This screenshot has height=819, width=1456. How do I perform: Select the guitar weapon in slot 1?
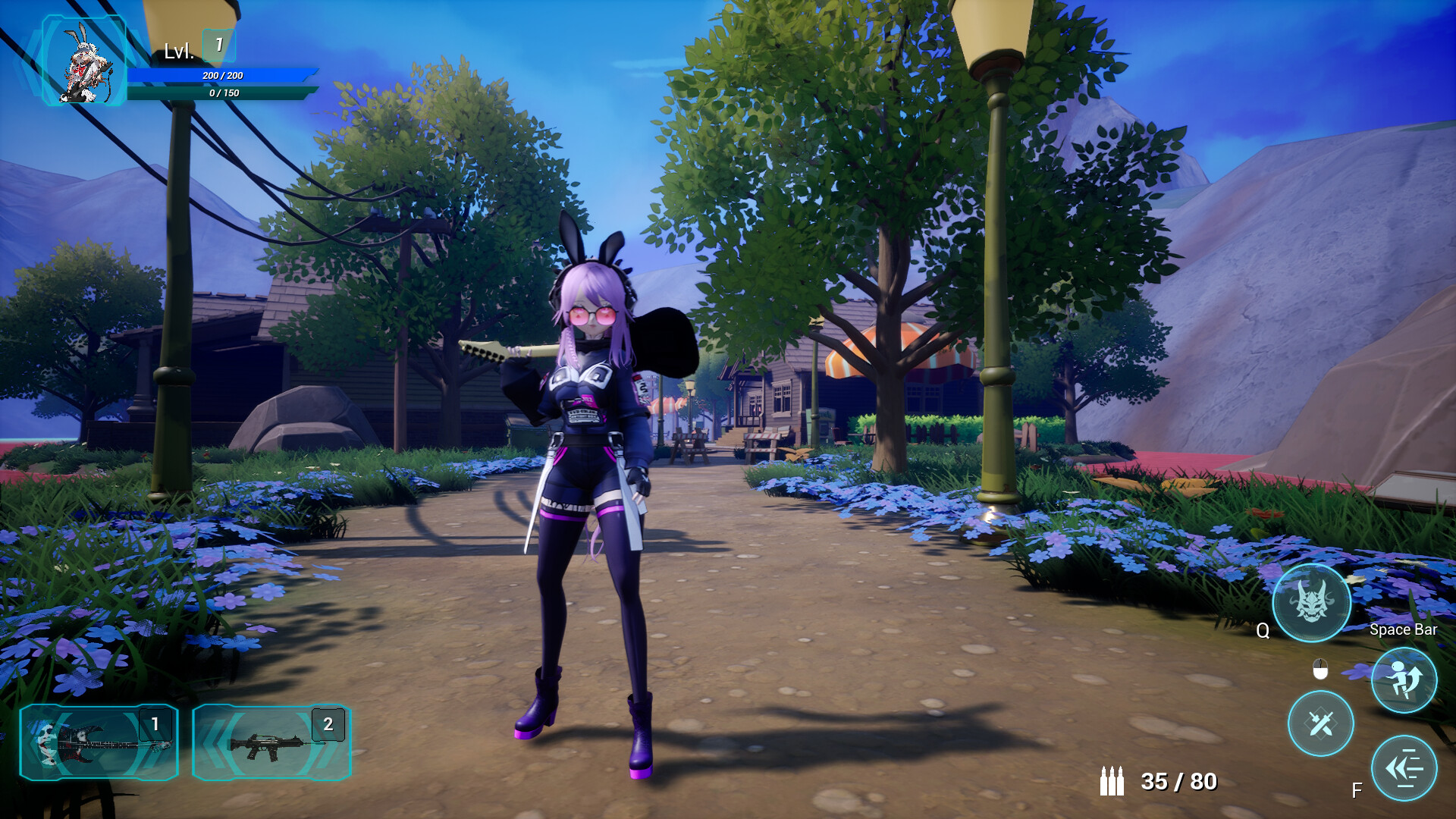coord(99,743)
